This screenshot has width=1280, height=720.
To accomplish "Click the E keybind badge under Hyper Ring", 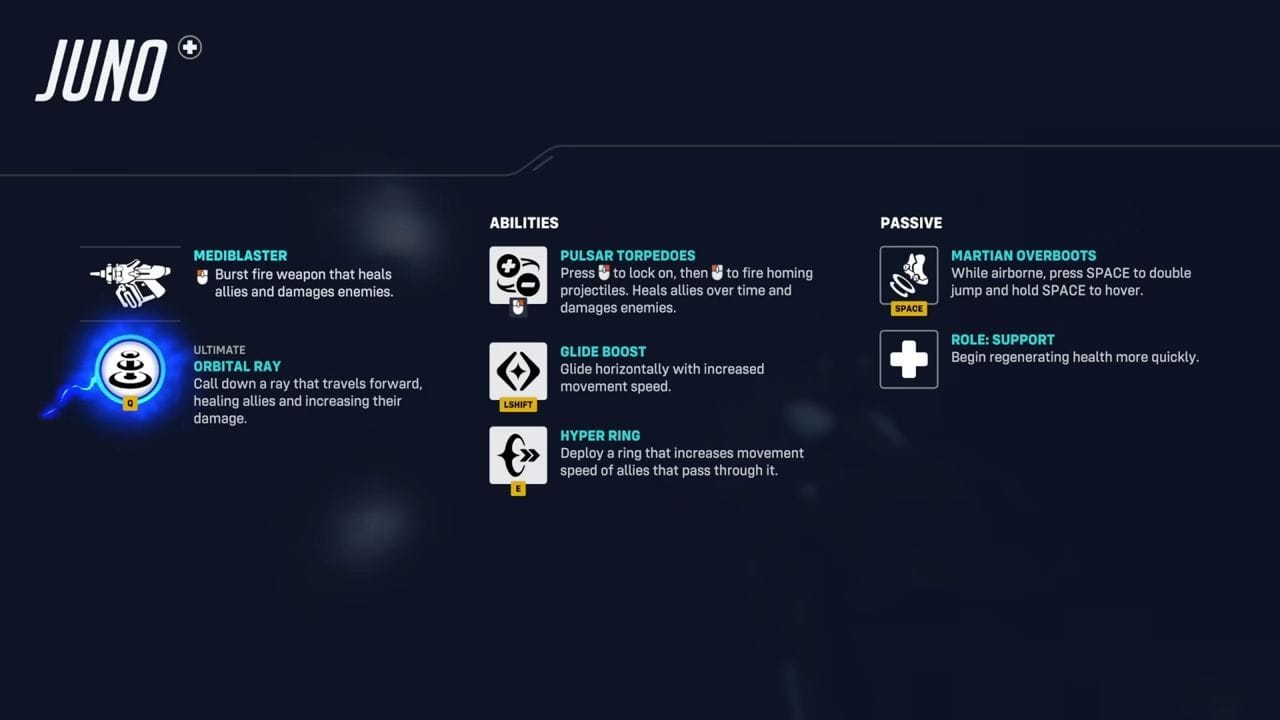I will coord(518,488).
